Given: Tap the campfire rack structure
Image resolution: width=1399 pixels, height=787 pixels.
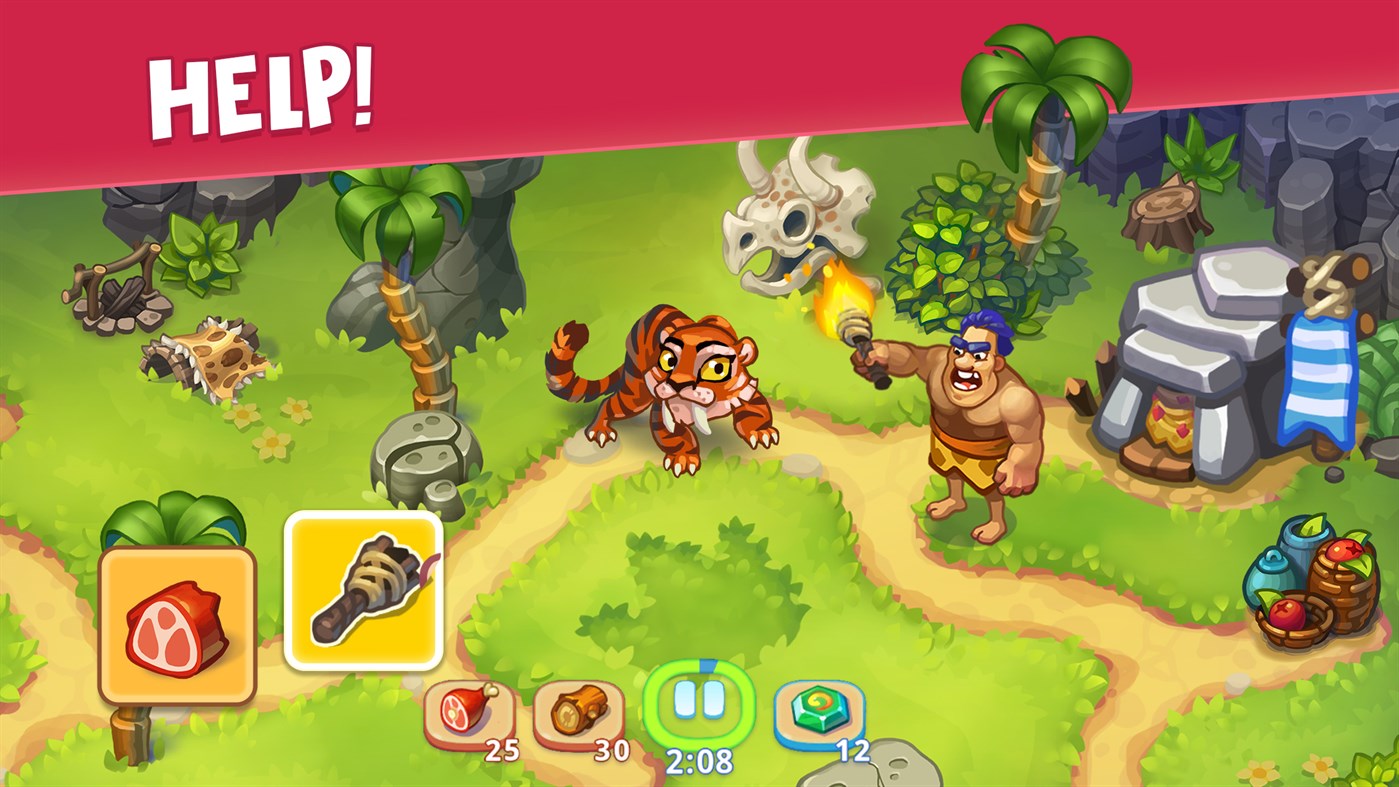Looking at the screenshot, I should pos(115,290).
